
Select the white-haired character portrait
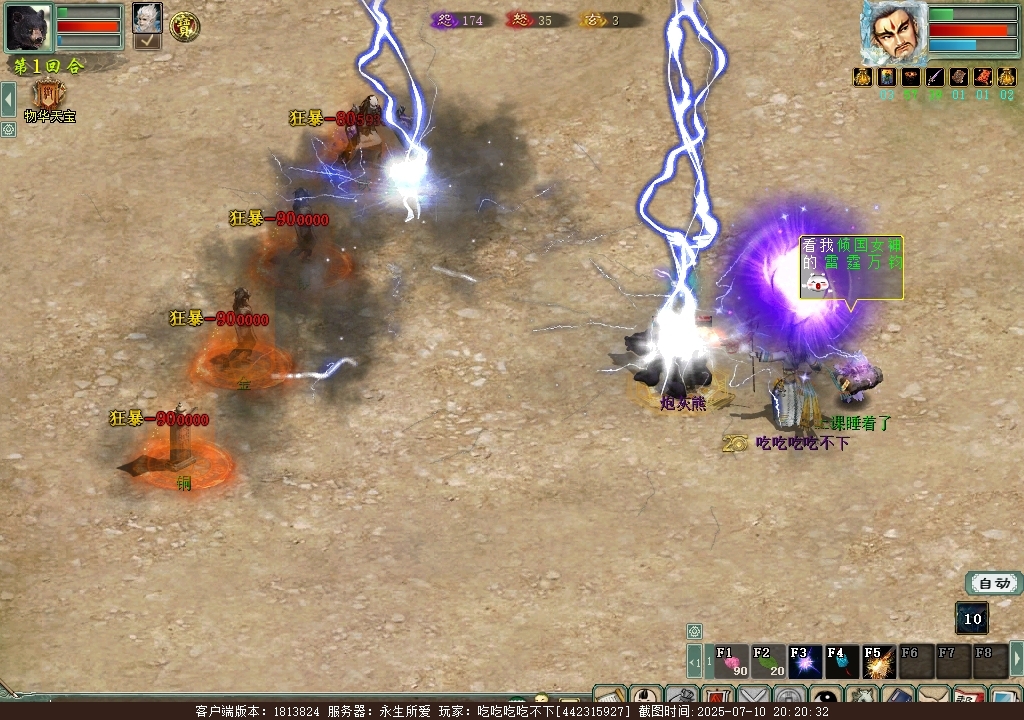(147, 17)
